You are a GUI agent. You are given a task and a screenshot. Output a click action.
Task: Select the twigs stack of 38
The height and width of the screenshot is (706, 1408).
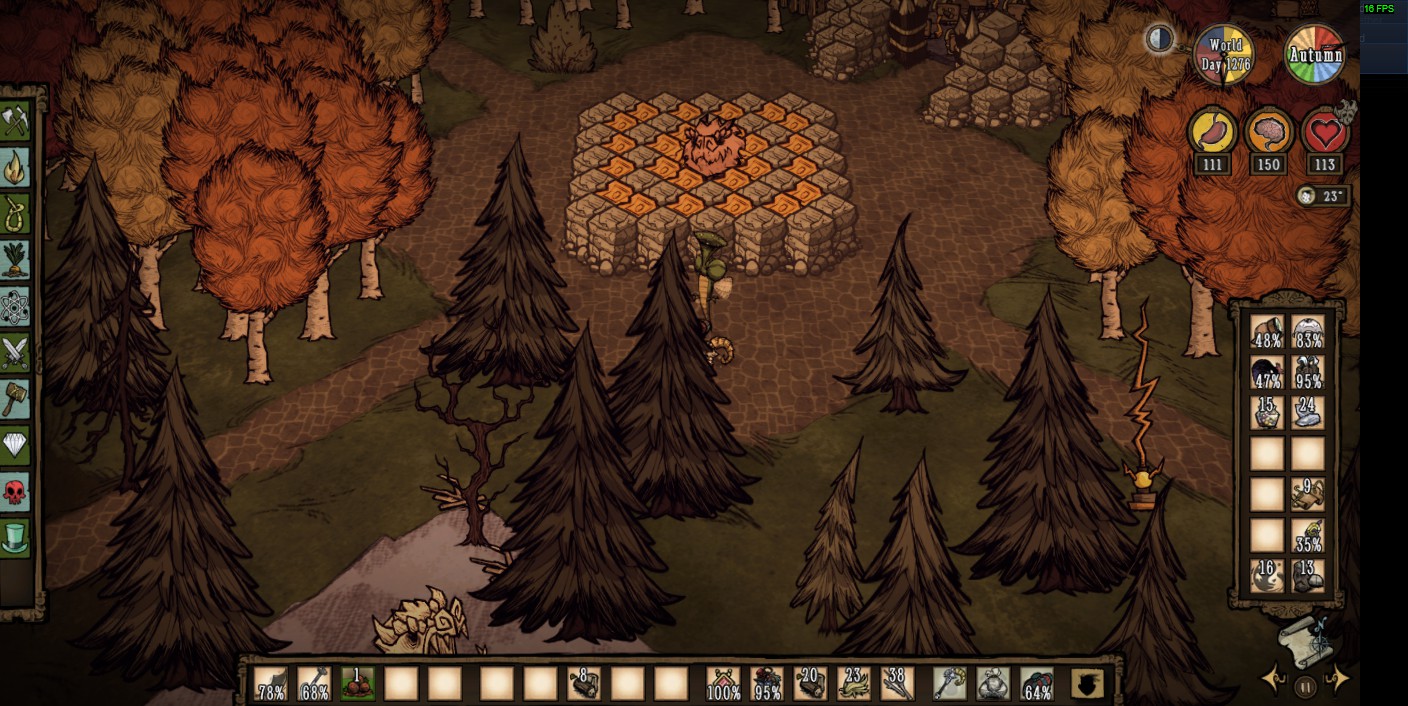pos(897,684)
